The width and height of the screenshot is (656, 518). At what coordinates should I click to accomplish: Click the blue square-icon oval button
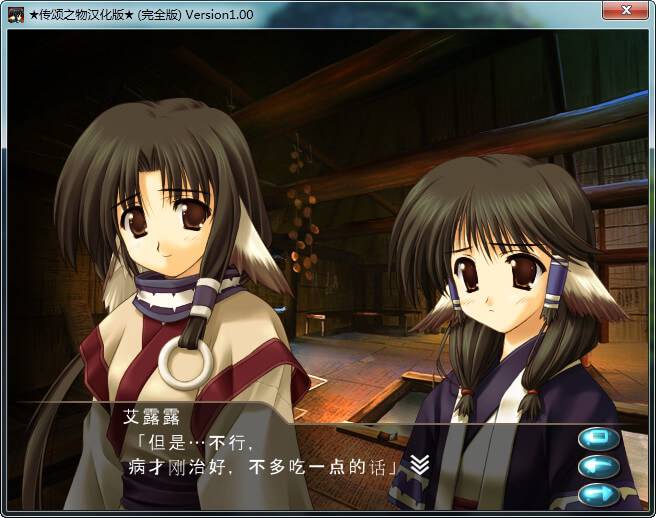coord(599,438)
